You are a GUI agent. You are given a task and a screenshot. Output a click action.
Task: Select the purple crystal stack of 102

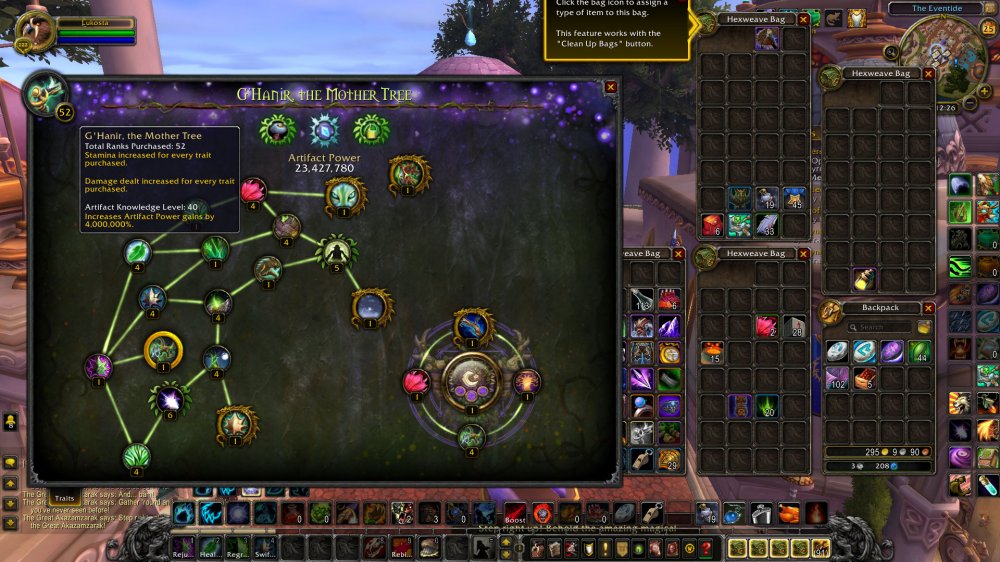(x=838, y=378)
